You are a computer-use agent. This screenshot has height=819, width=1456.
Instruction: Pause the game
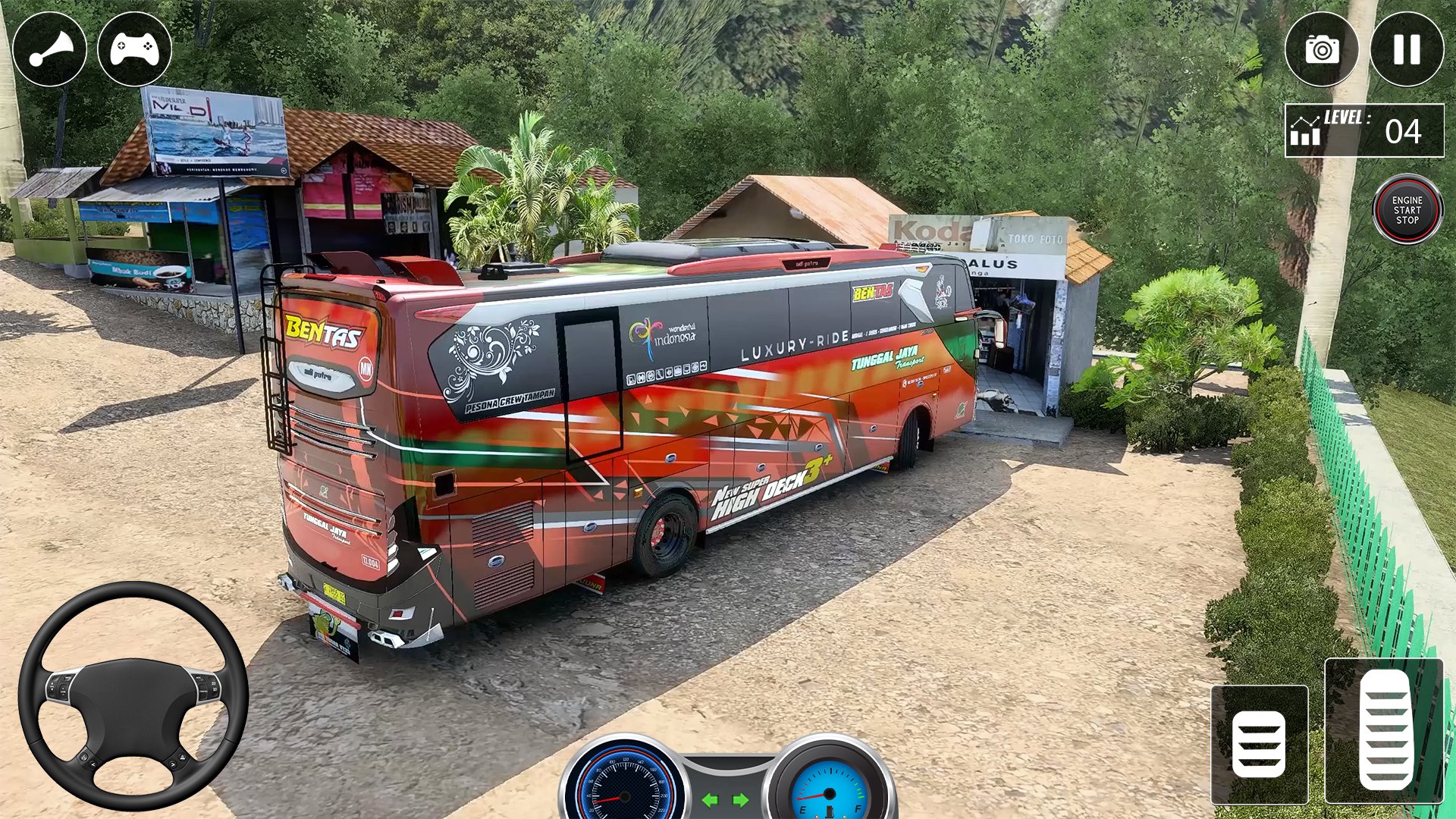pos(1407,50)
